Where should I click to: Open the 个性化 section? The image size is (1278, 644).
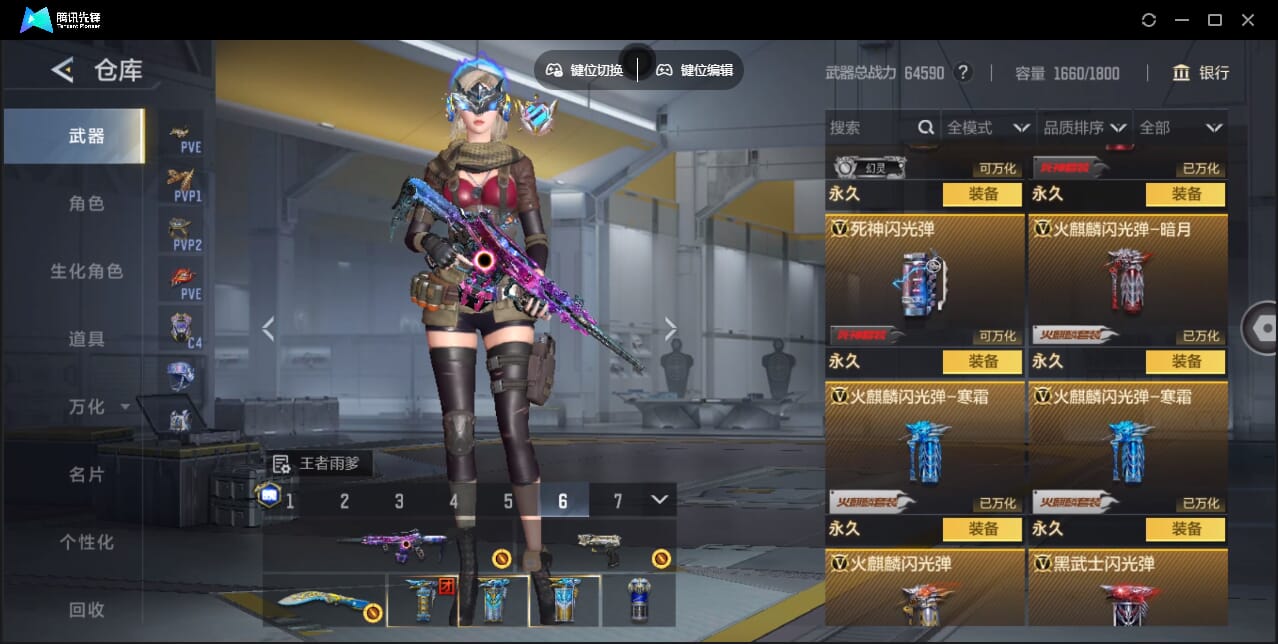pyautogui.click(x=86, y=542)
